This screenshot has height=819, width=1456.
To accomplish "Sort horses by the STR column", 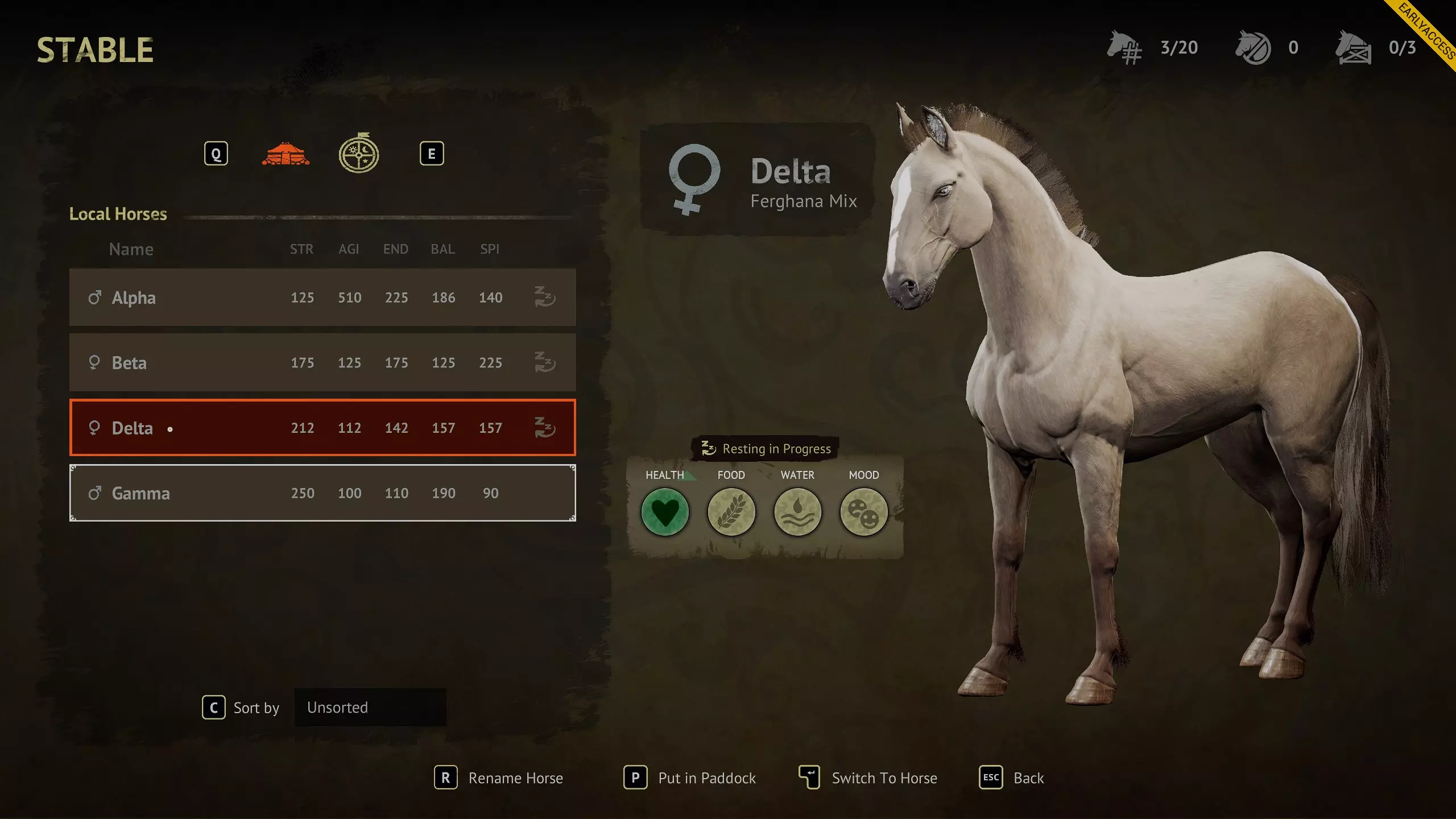I will click(x=301, y=249).
